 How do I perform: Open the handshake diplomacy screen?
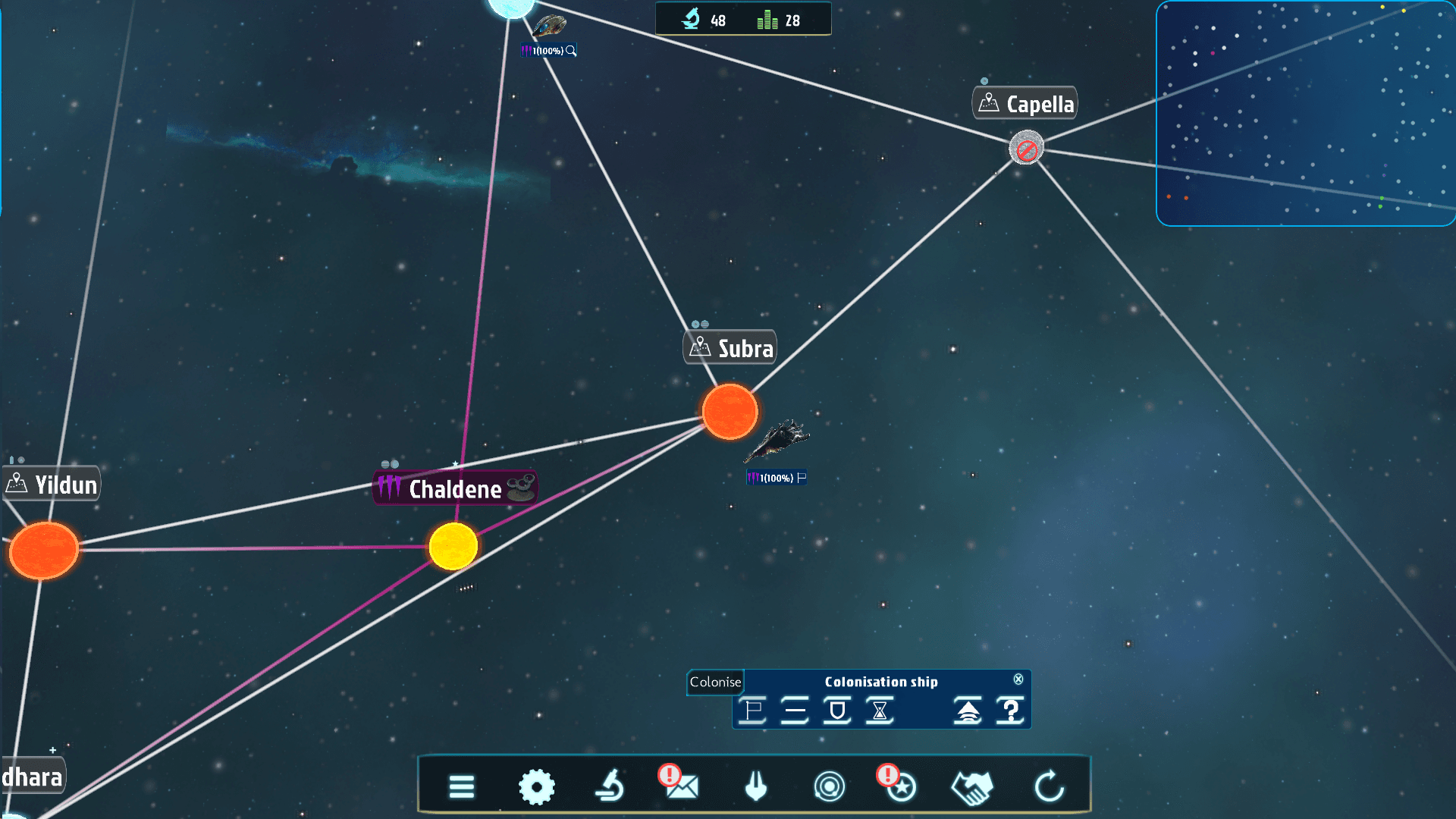[x=972, y=786]
